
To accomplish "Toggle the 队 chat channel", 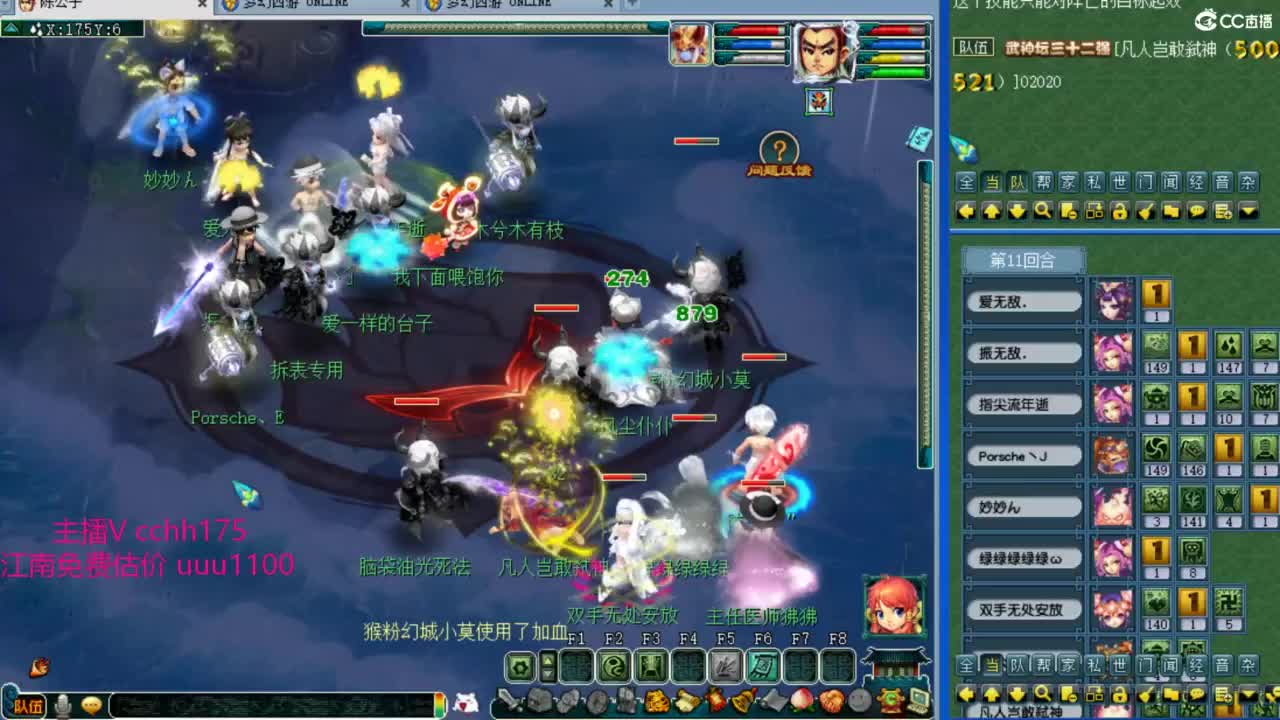I will pos(1017,181).
